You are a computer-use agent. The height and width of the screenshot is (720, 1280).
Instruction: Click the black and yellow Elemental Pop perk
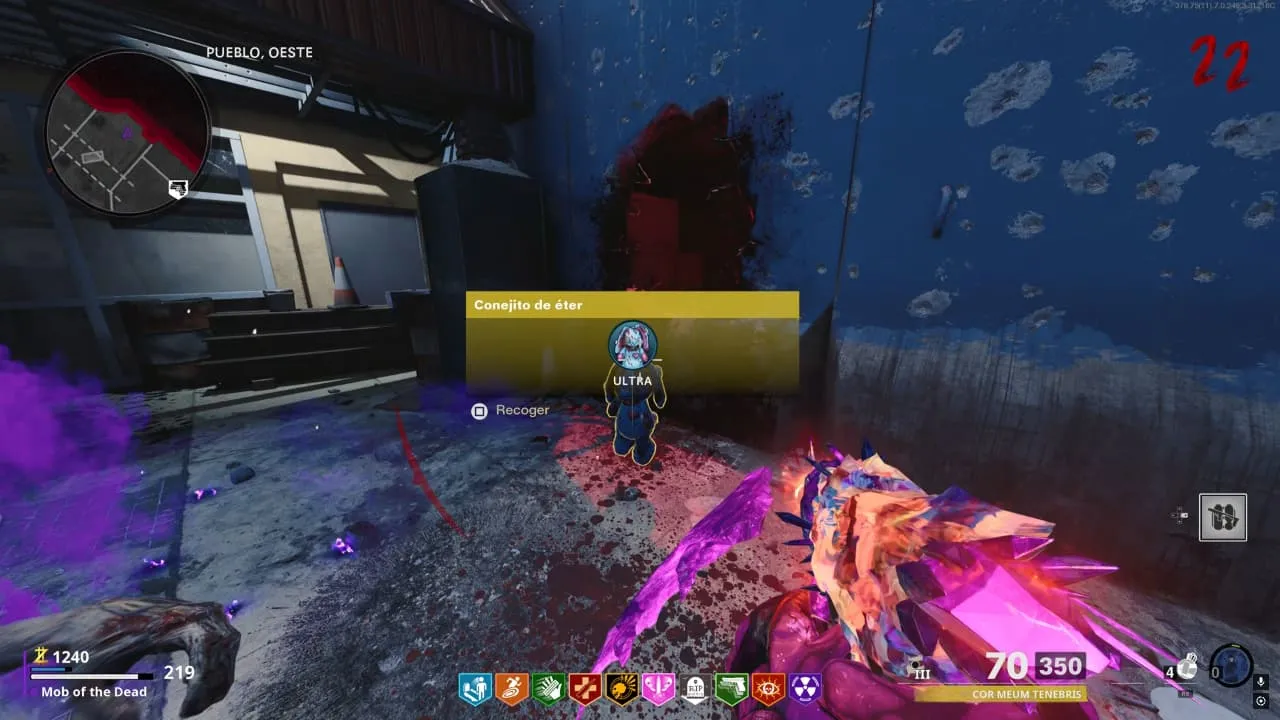tap(621, 688)
